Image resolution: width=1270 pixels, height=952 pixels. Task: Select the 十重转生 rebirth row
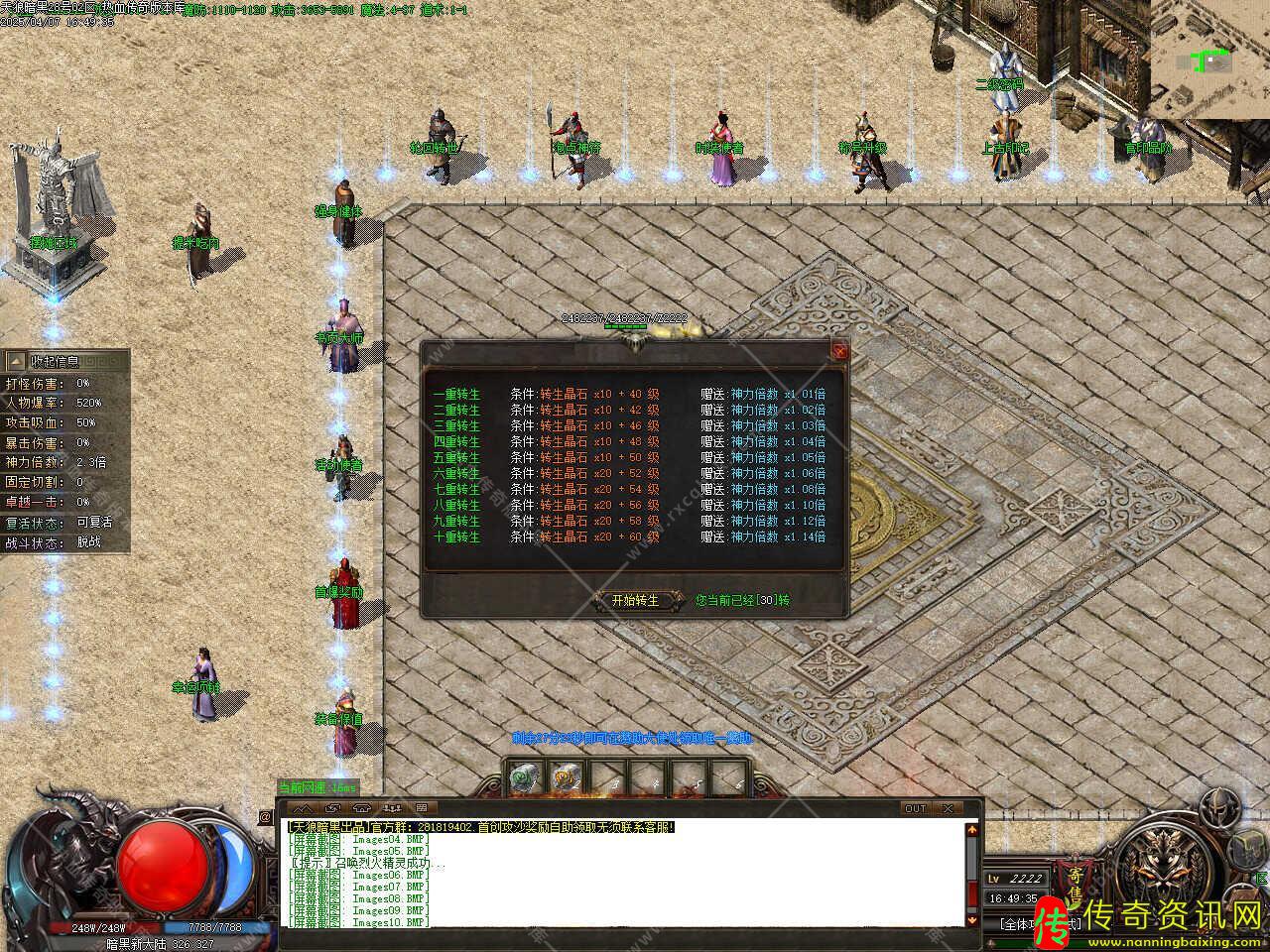456,536
